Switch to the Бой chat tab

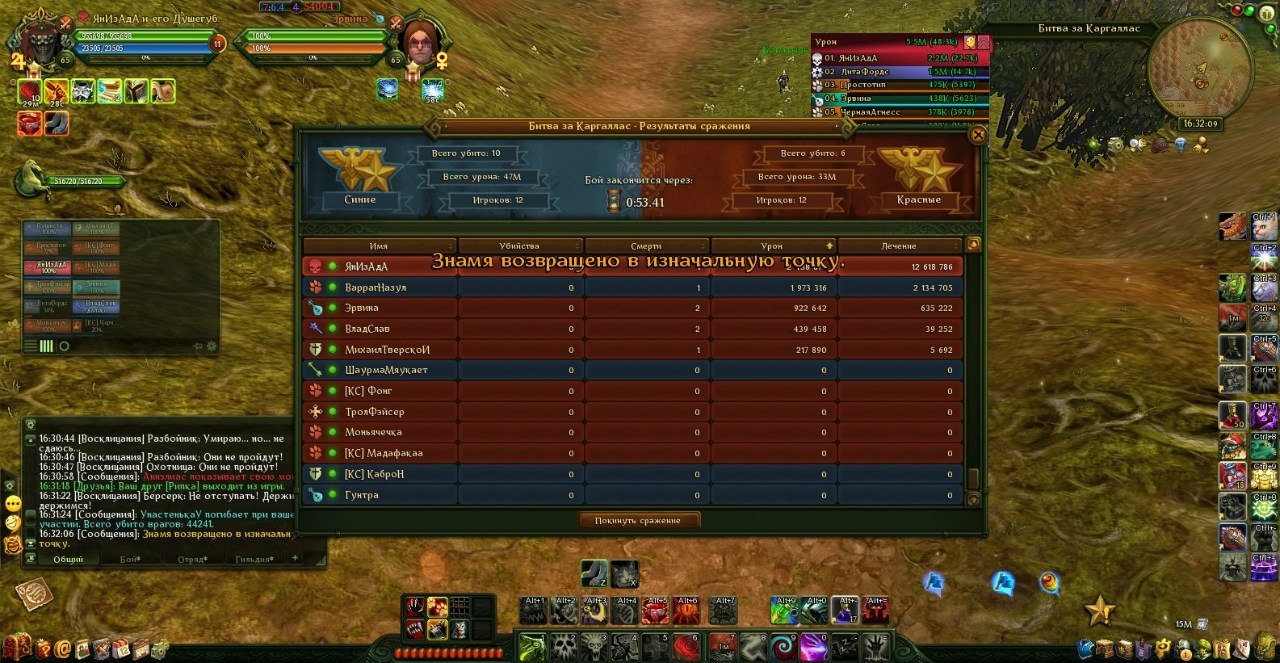(130, 559)
